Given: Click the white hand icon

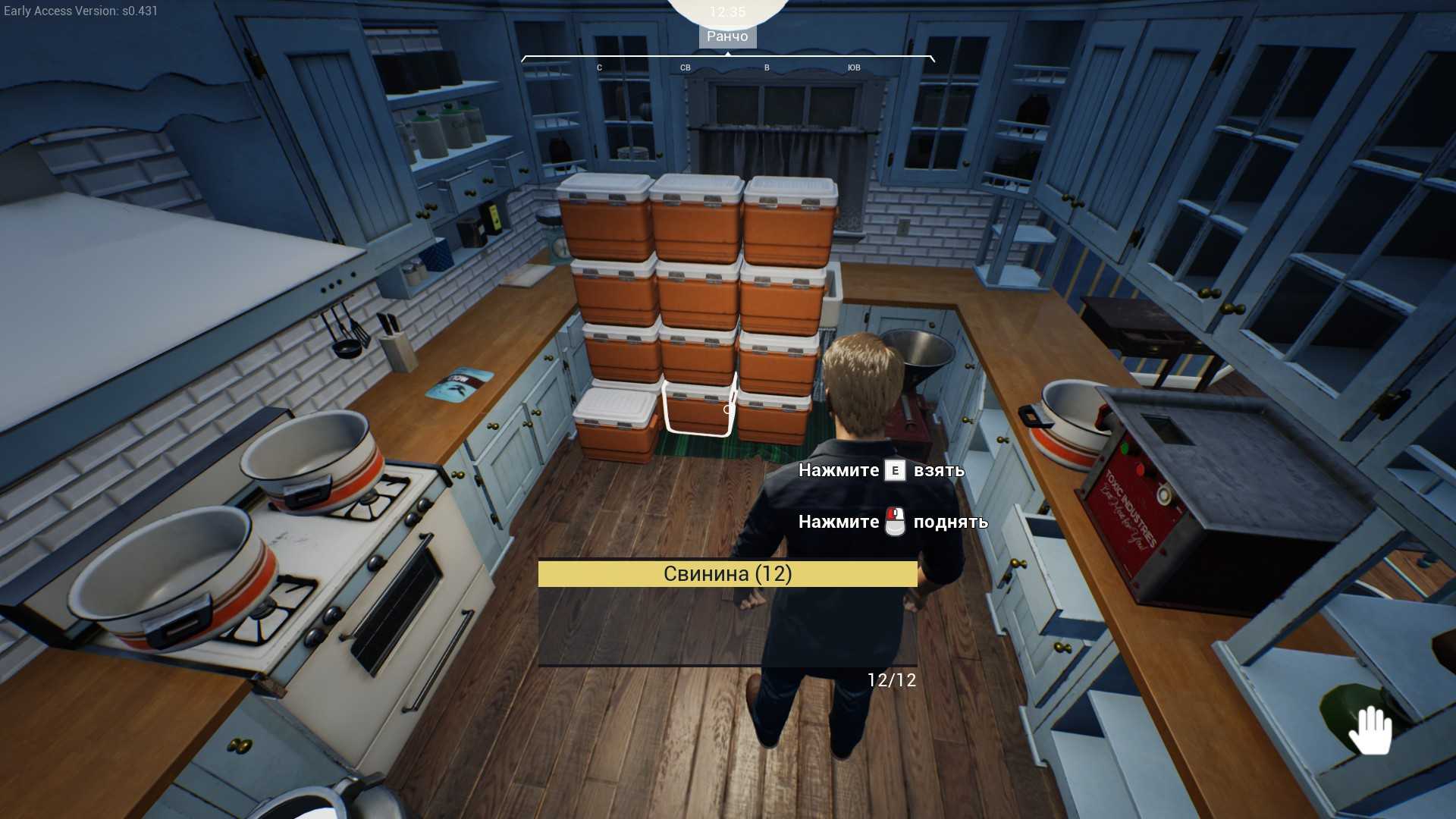Looking at the screenshot, I should (x=1370, y=730).
